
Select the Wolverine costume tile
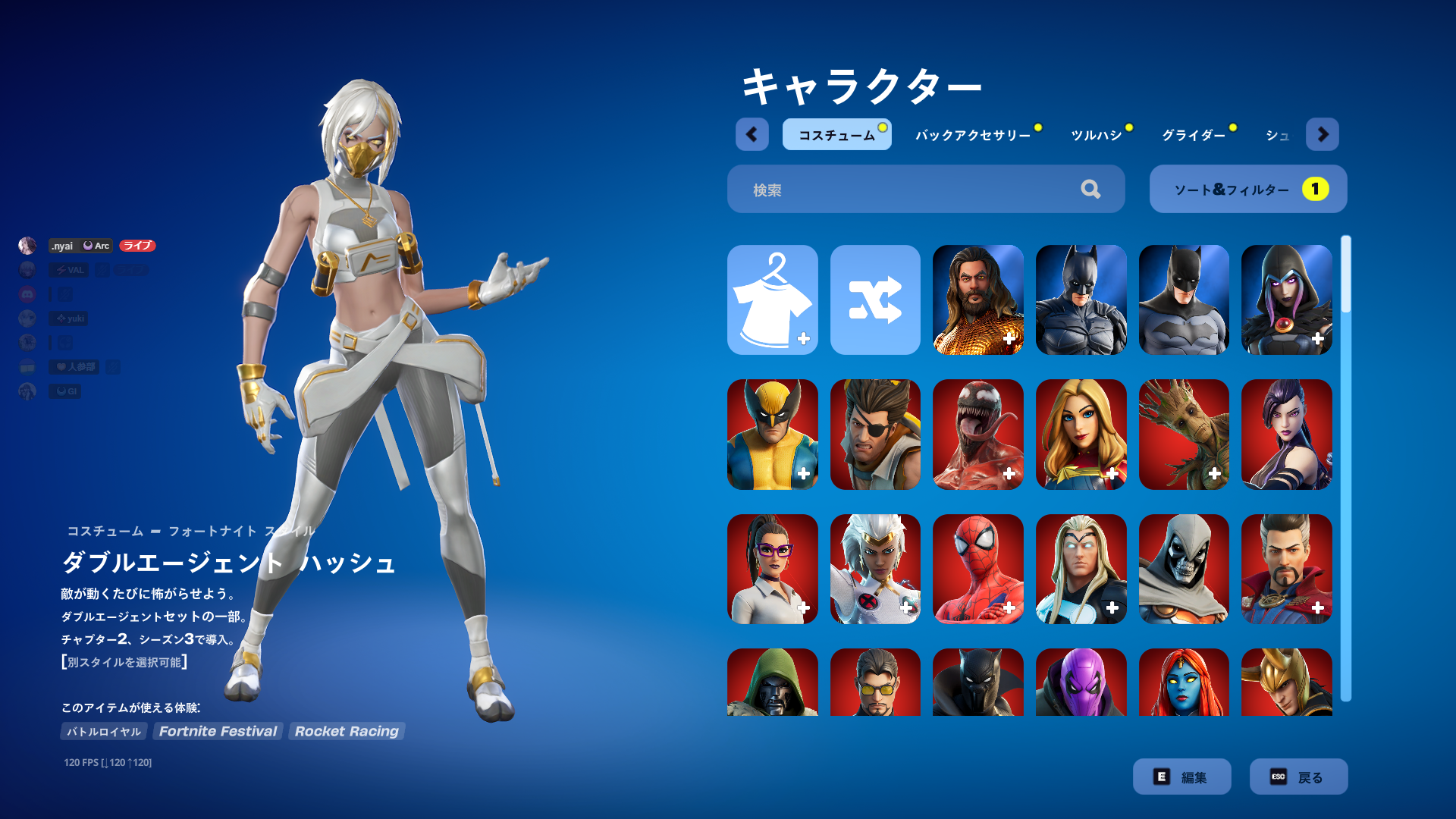coord(772,434)
